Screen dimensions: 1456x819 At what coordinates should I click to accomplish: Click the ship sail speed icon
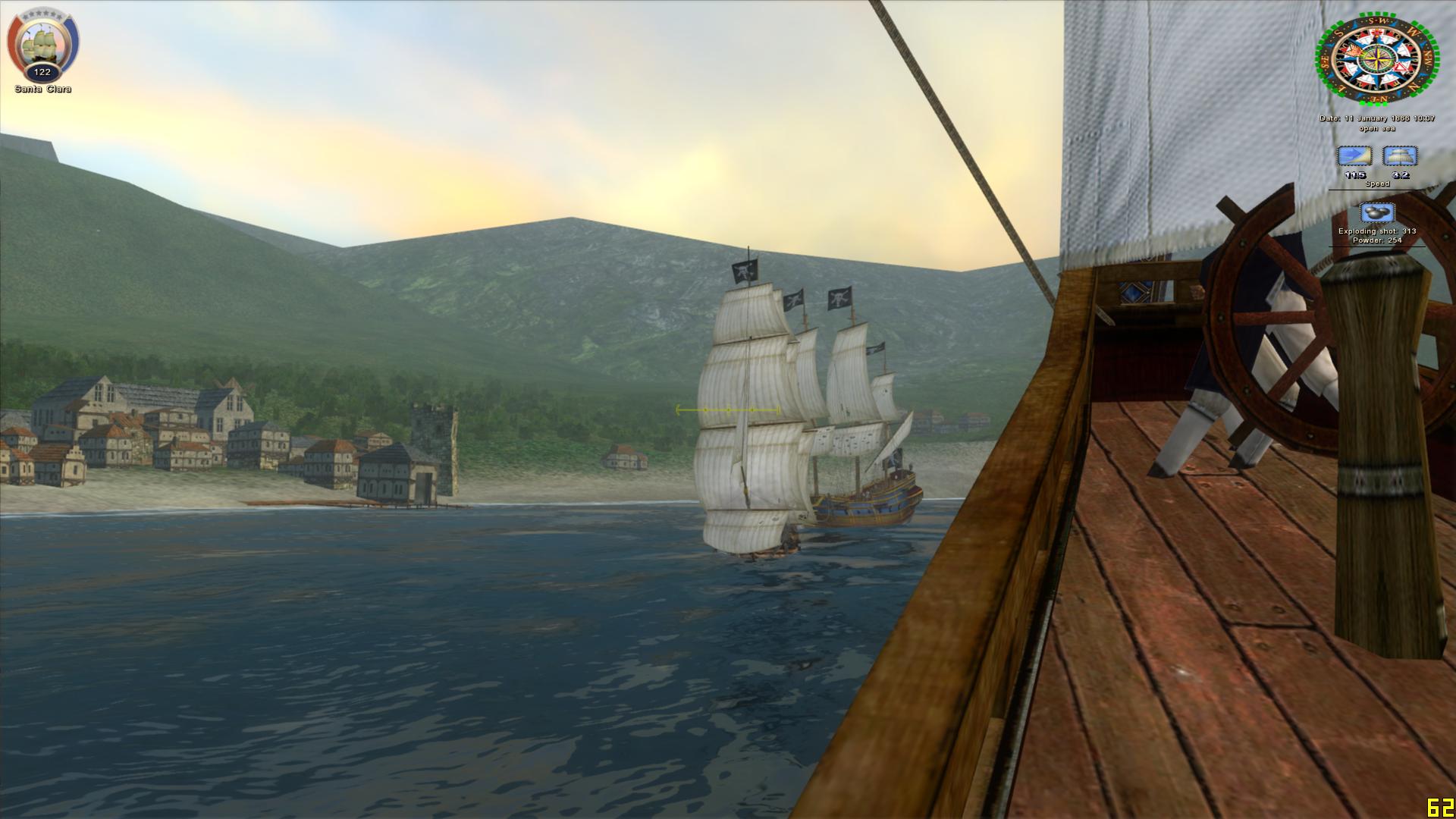pos(1400,156)
